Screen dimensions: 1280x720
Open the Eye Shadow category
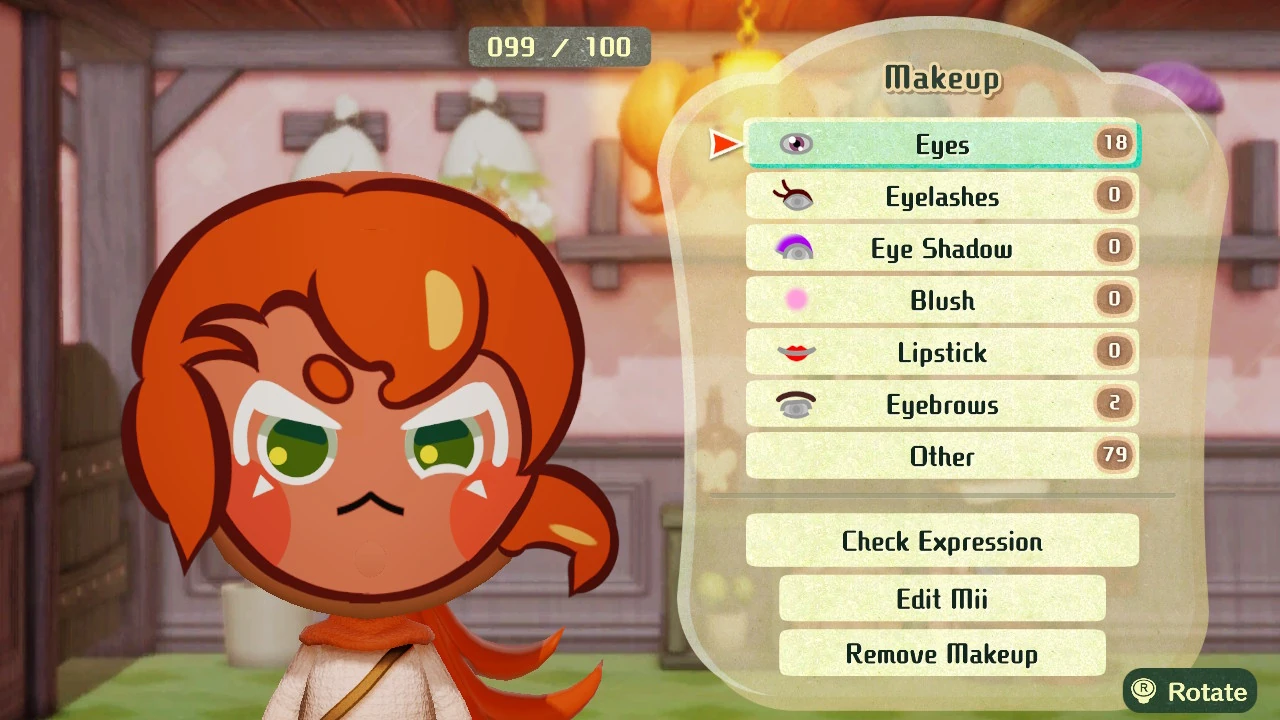(x=941, y=248)
